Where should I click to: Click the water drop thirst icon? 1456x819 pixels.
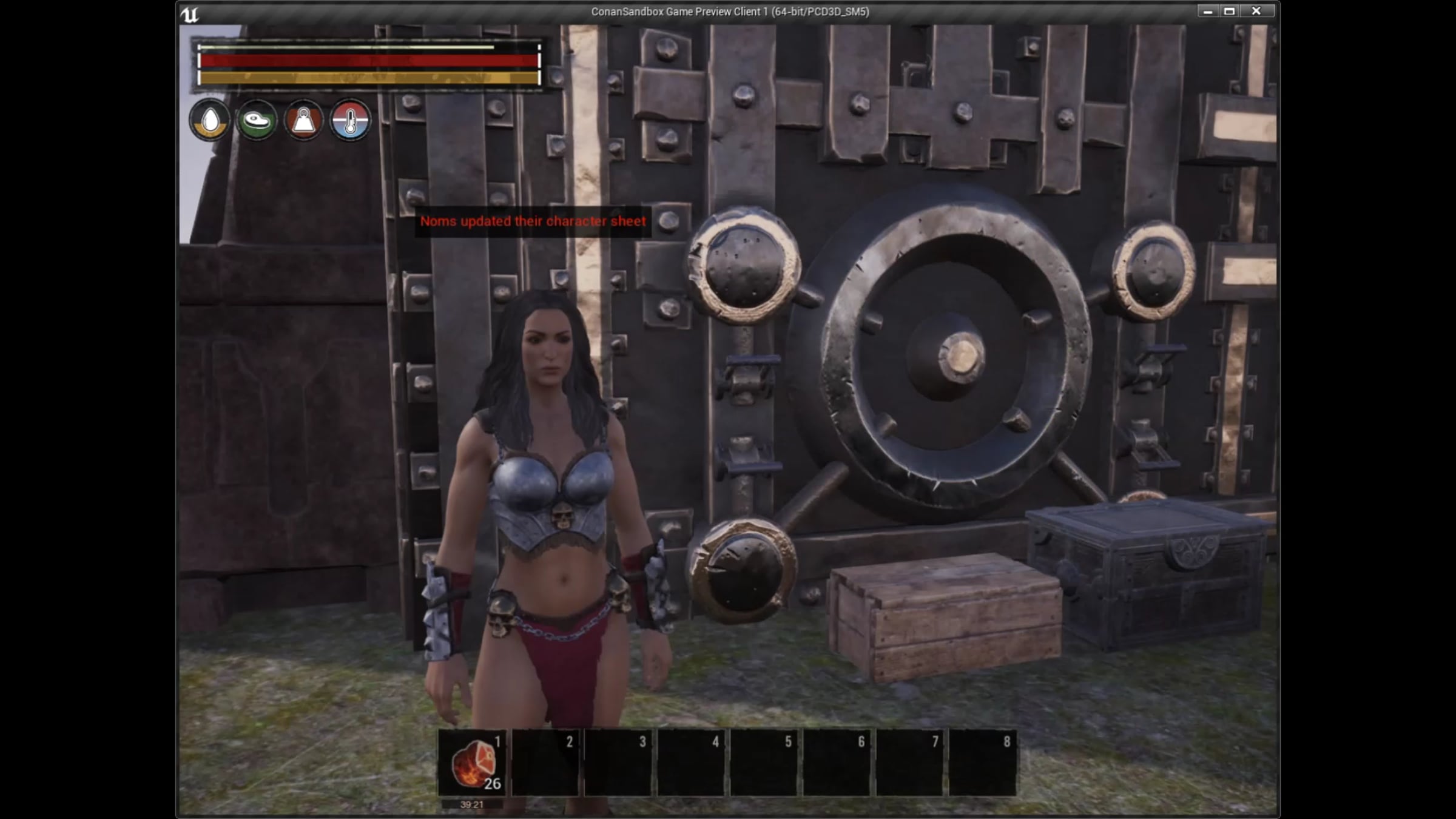click(210, 120)
